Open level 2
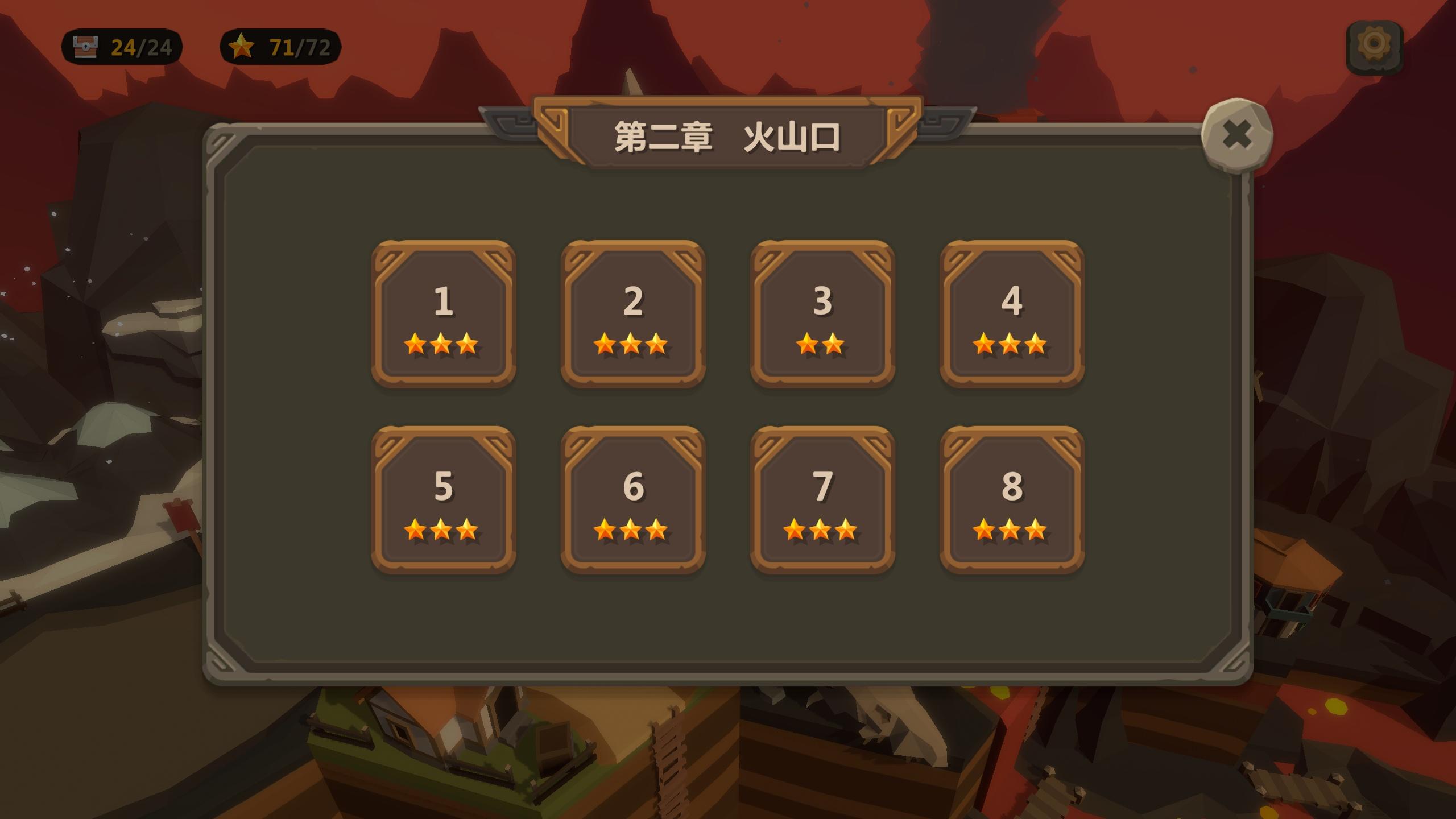Screen dimensions: 1456x819 click(x=634, y=313)
